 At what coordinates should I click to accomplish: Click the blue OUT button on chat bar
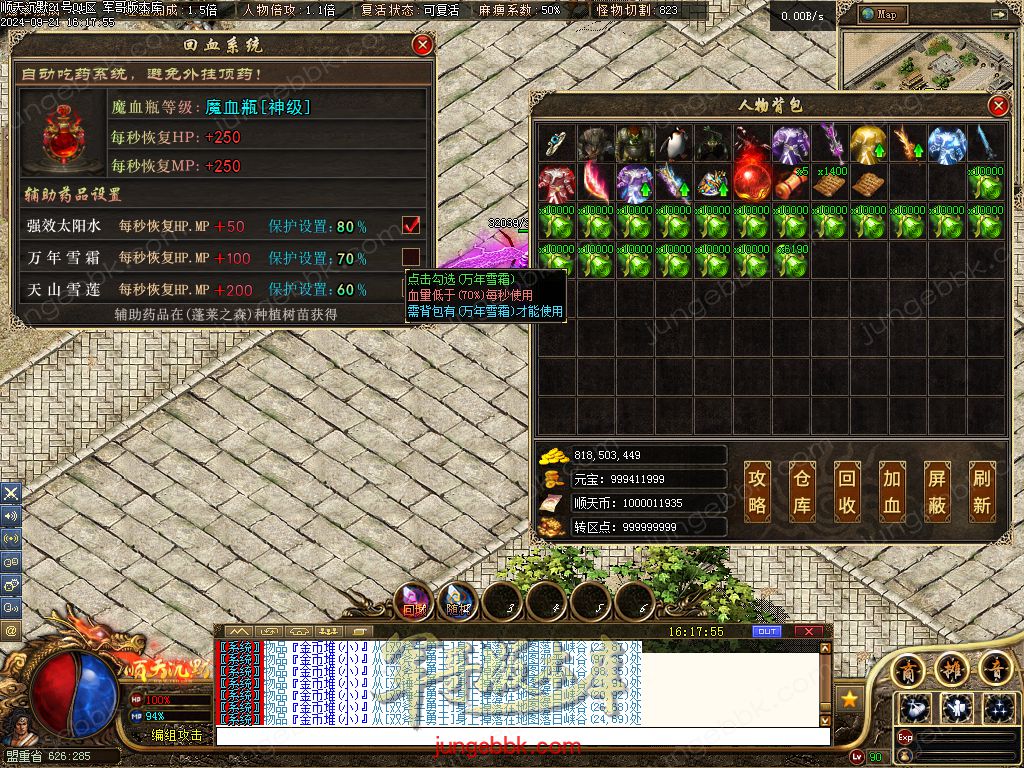tap(767, 632)
